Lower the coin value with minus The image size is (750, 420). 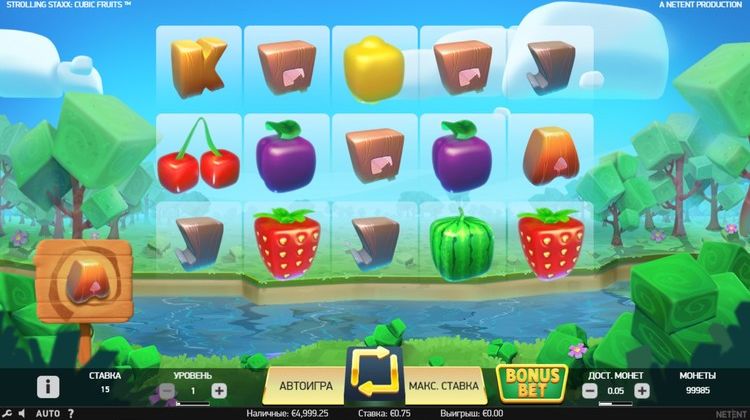tap(589, 391)
